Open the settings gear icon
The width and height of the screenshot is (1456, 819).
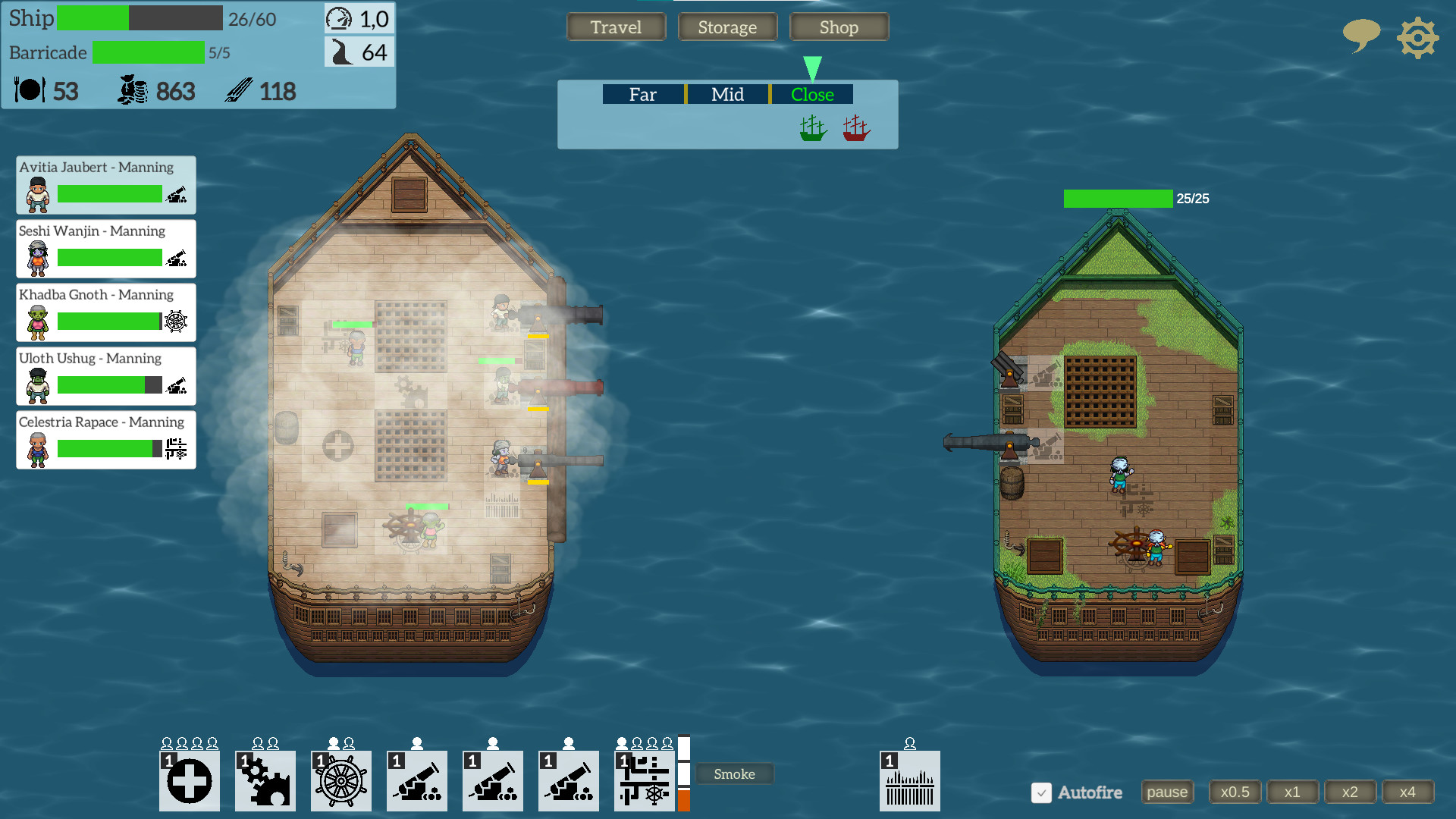click(1417, 36)
